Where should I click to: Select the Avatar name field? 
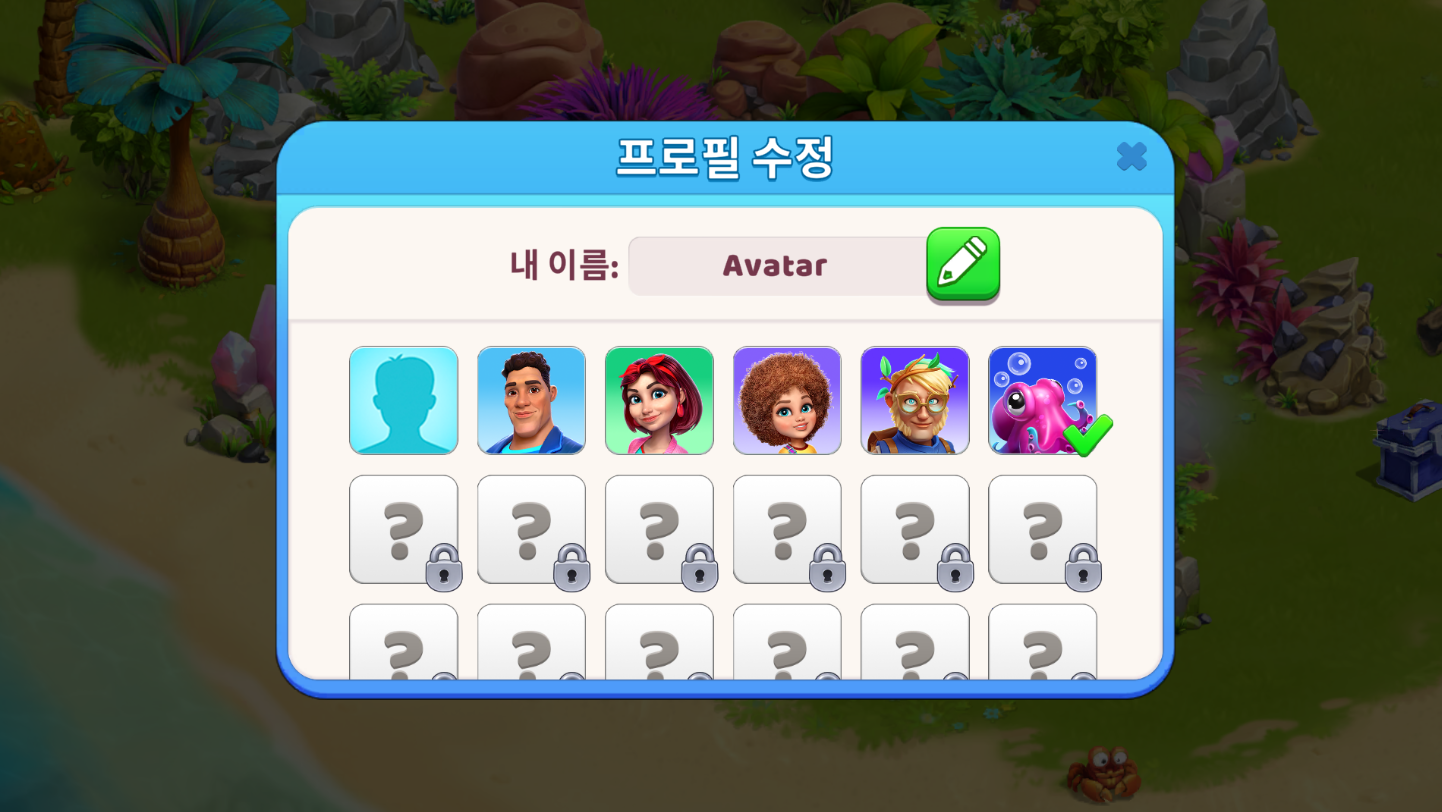776,266
